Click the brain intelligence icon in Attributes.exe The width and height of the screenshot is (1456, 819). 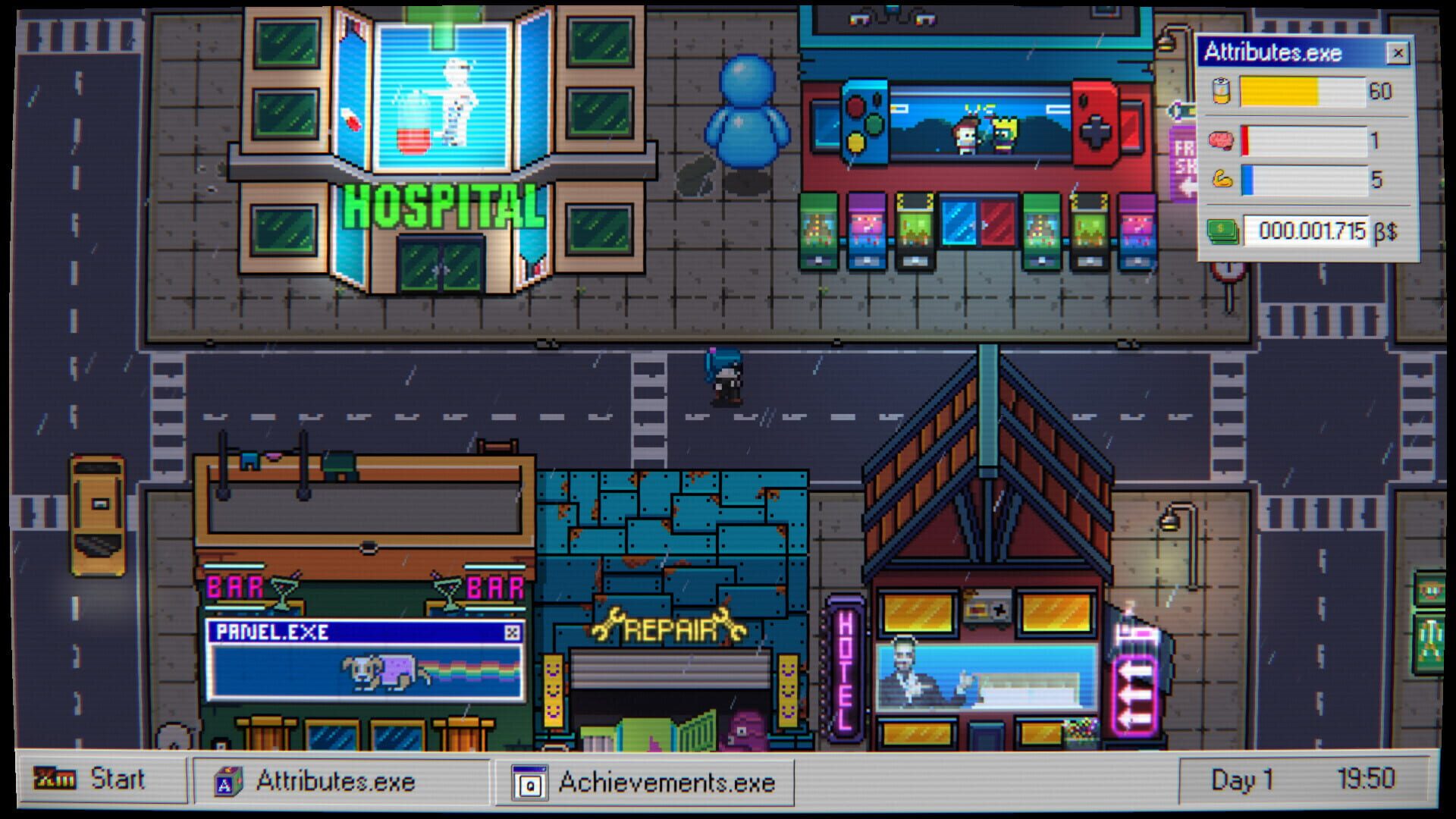click(1222, 141)
